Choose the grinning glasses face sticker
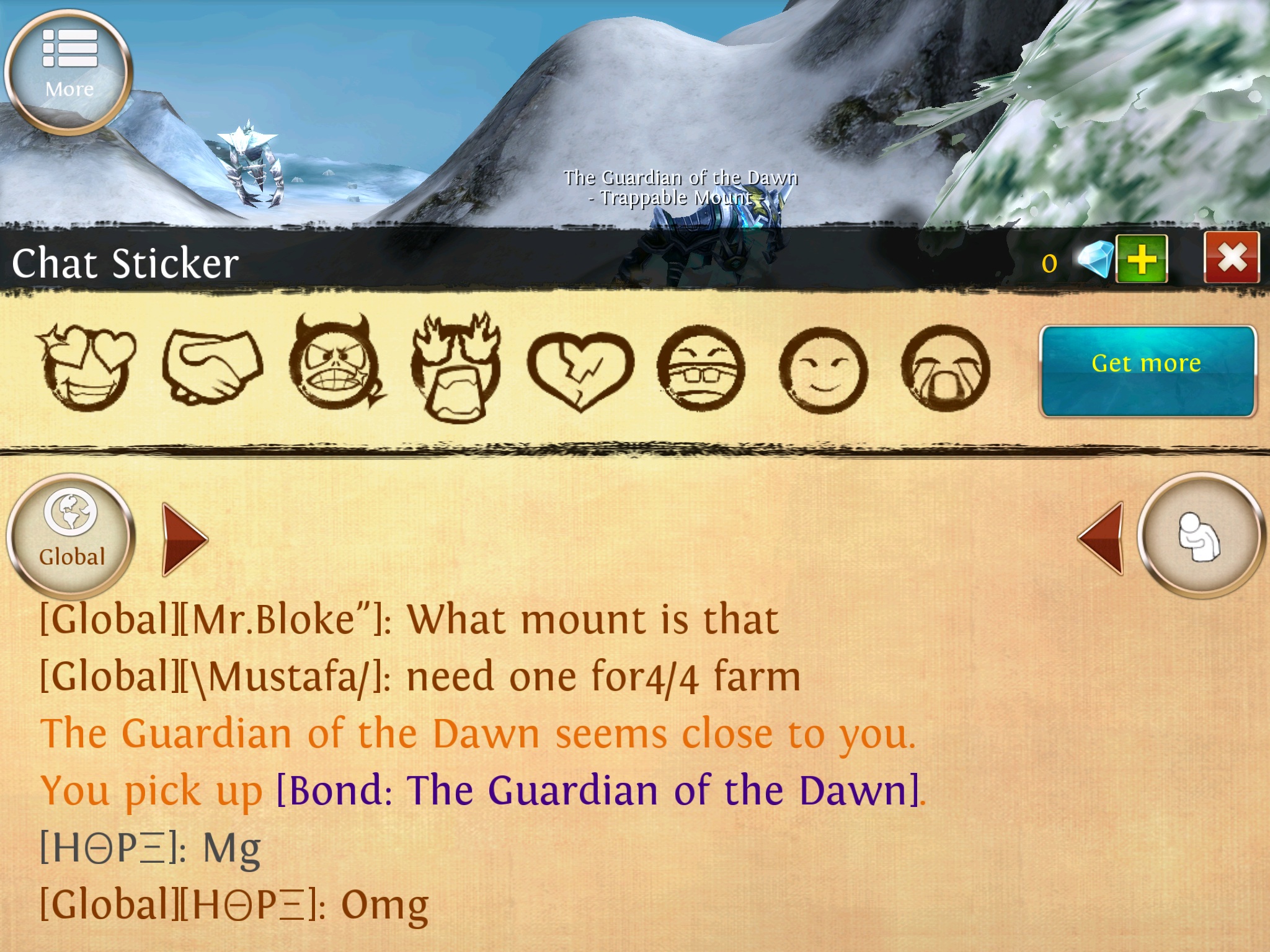 (x=701, y=370)
